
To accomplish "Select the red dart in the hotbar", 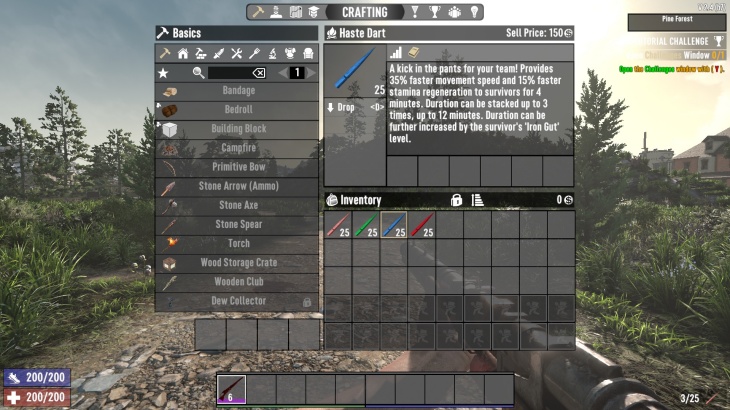I will tap(231, 389).
